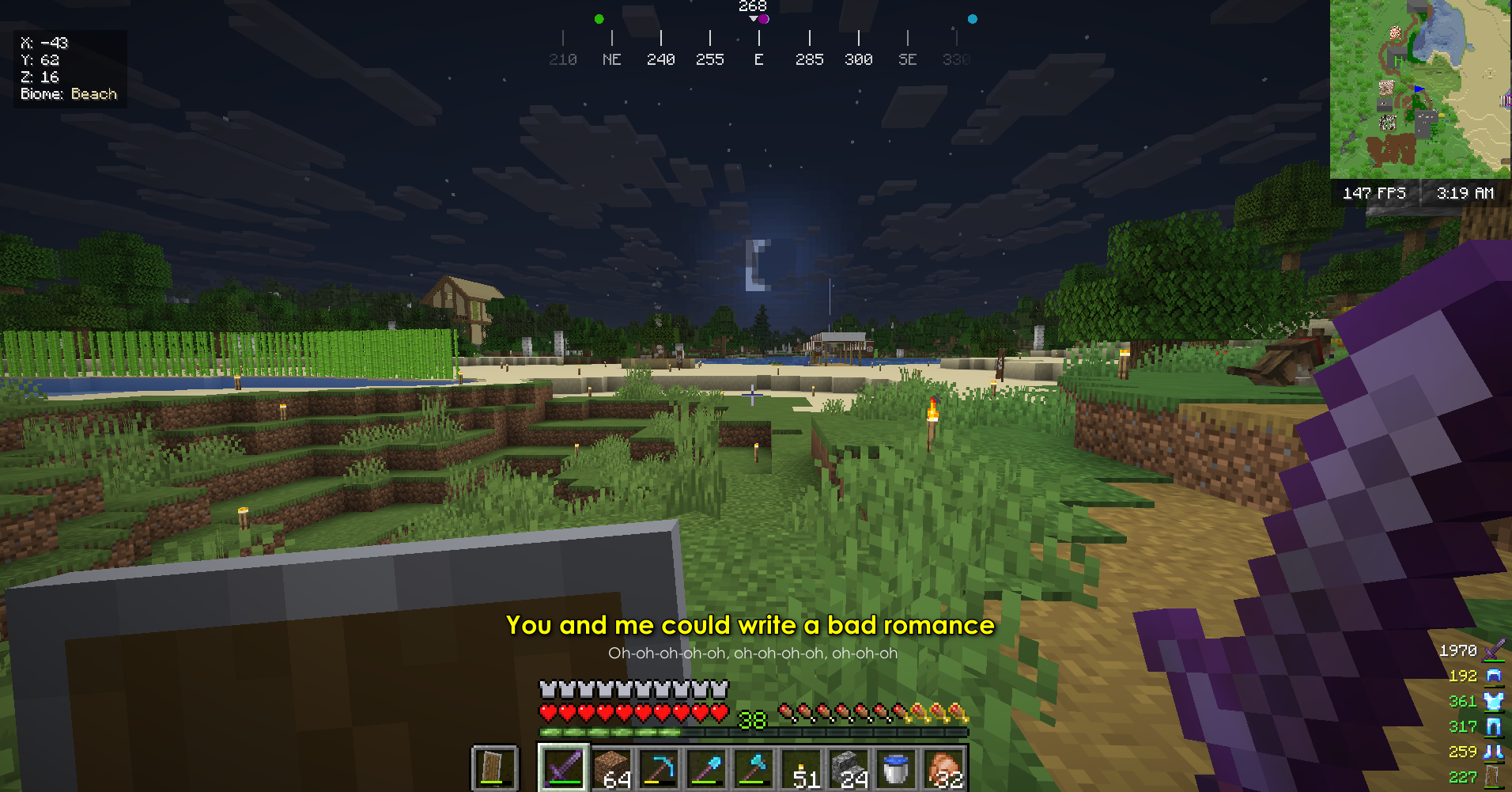The image size is (1512, 792).
Task: Click the diamond boots durability icon
Action: click(1494, 752)
